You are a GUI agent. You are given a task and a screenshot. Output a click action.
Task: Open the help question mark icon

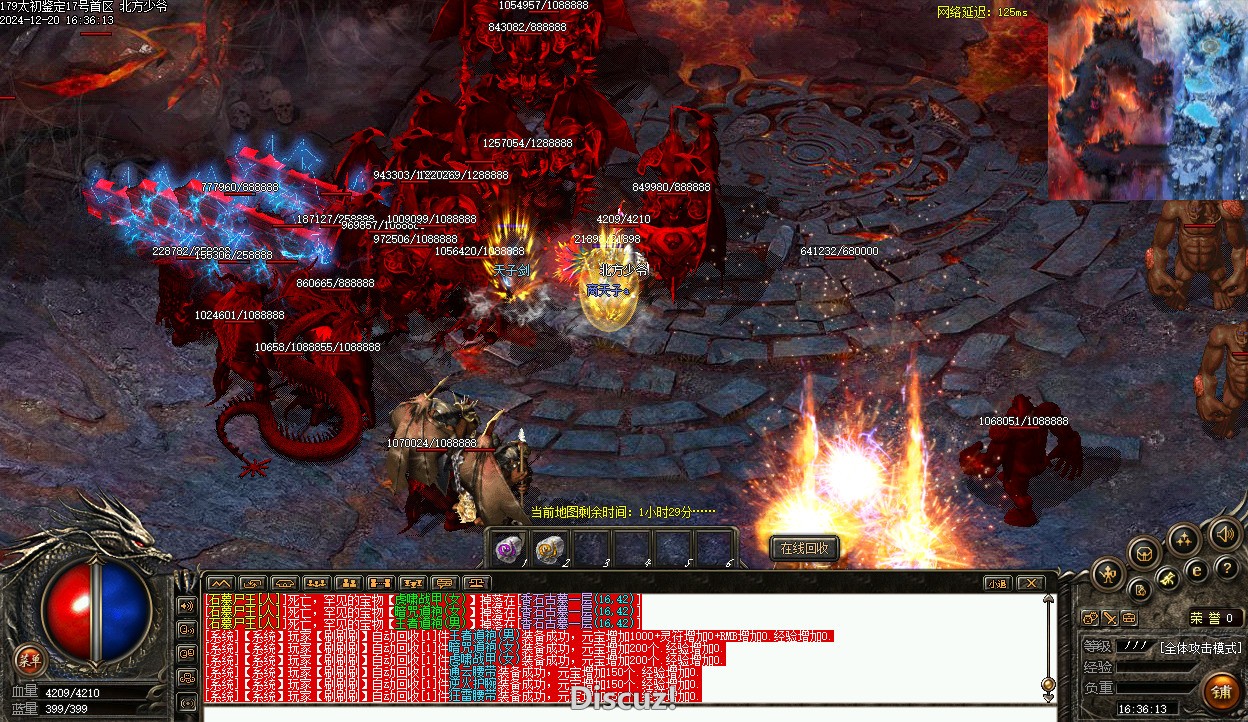[x=1227, y=568]
